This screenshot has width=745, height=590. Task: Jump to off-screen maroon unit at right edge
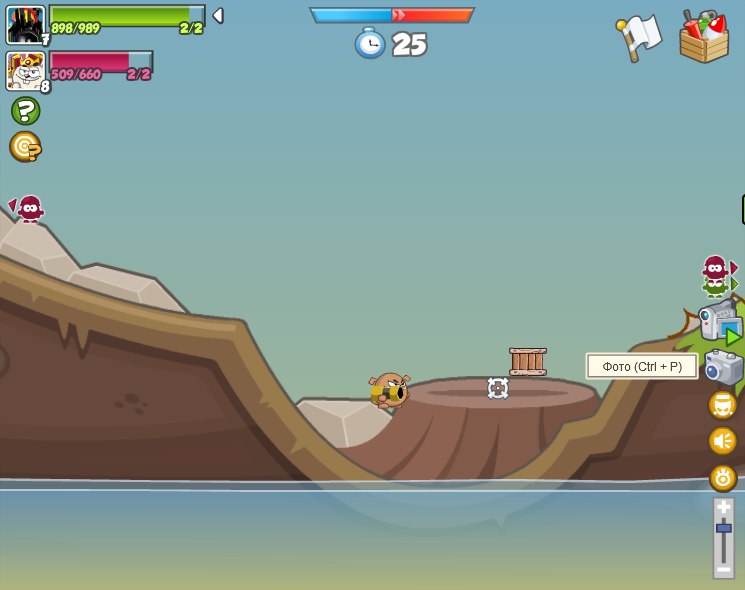pyautogui.click(x=716, y=267)
